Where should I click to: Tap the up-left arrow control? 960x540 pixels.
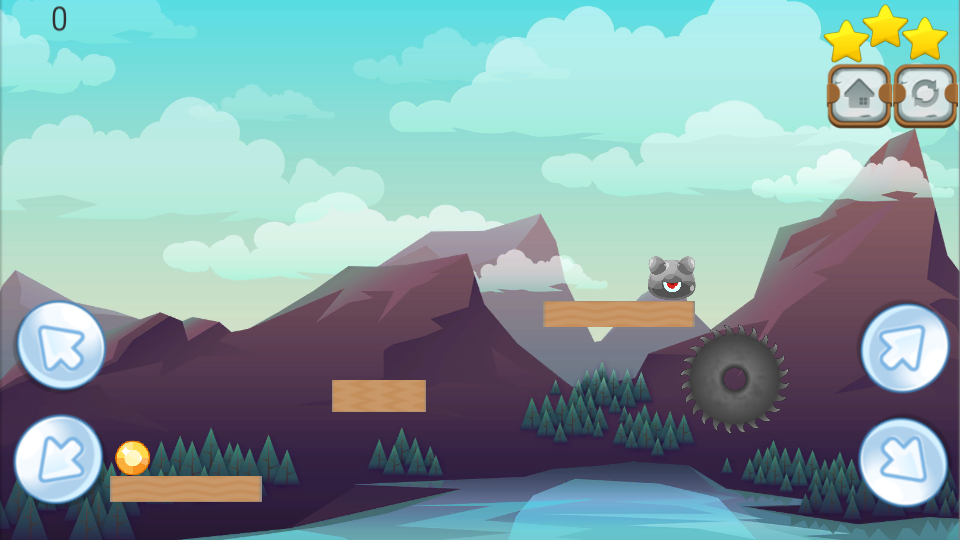pos(61,345)
